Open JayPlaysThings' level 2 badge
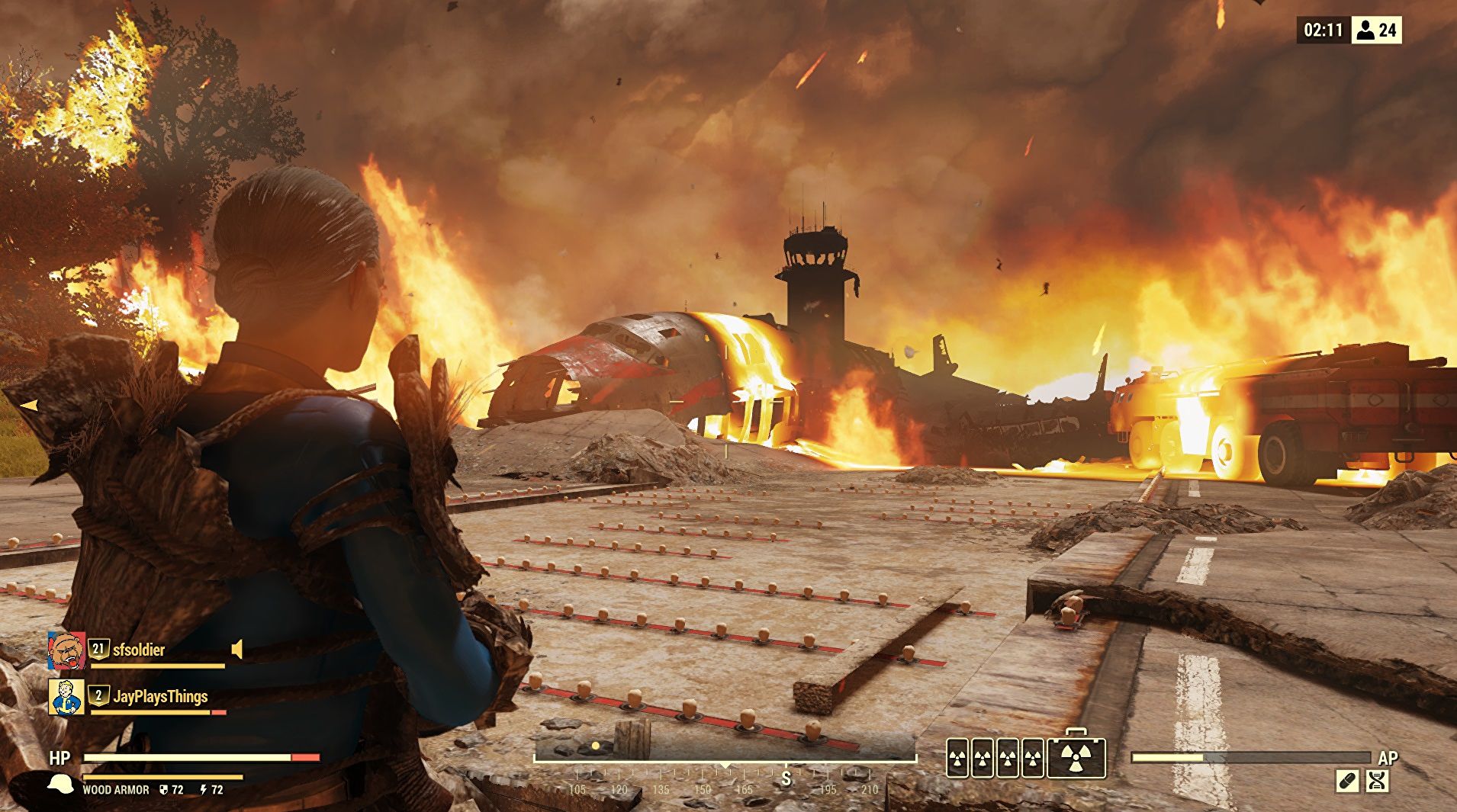 coord(99,695)
